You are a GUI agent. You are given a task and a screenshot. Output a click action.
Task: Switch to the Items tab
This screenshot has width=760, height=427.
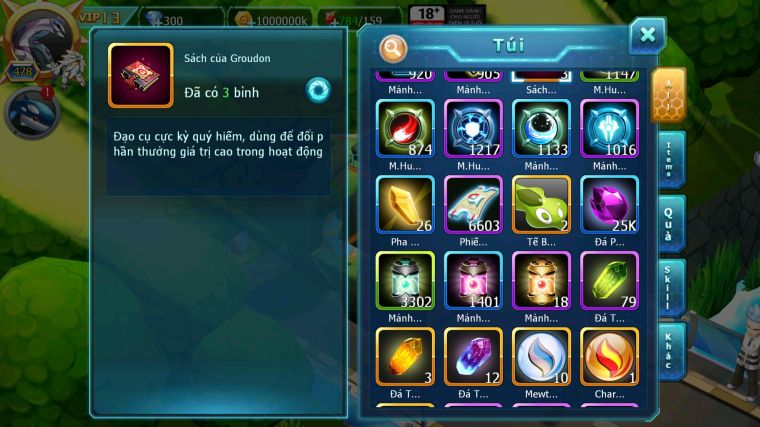670,160
